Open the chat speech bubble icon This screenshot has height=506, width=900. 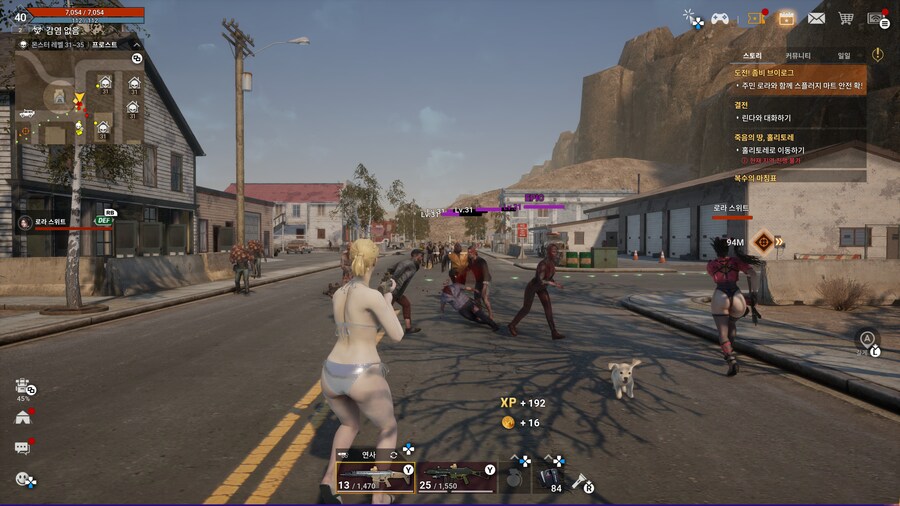coord(23,448)
